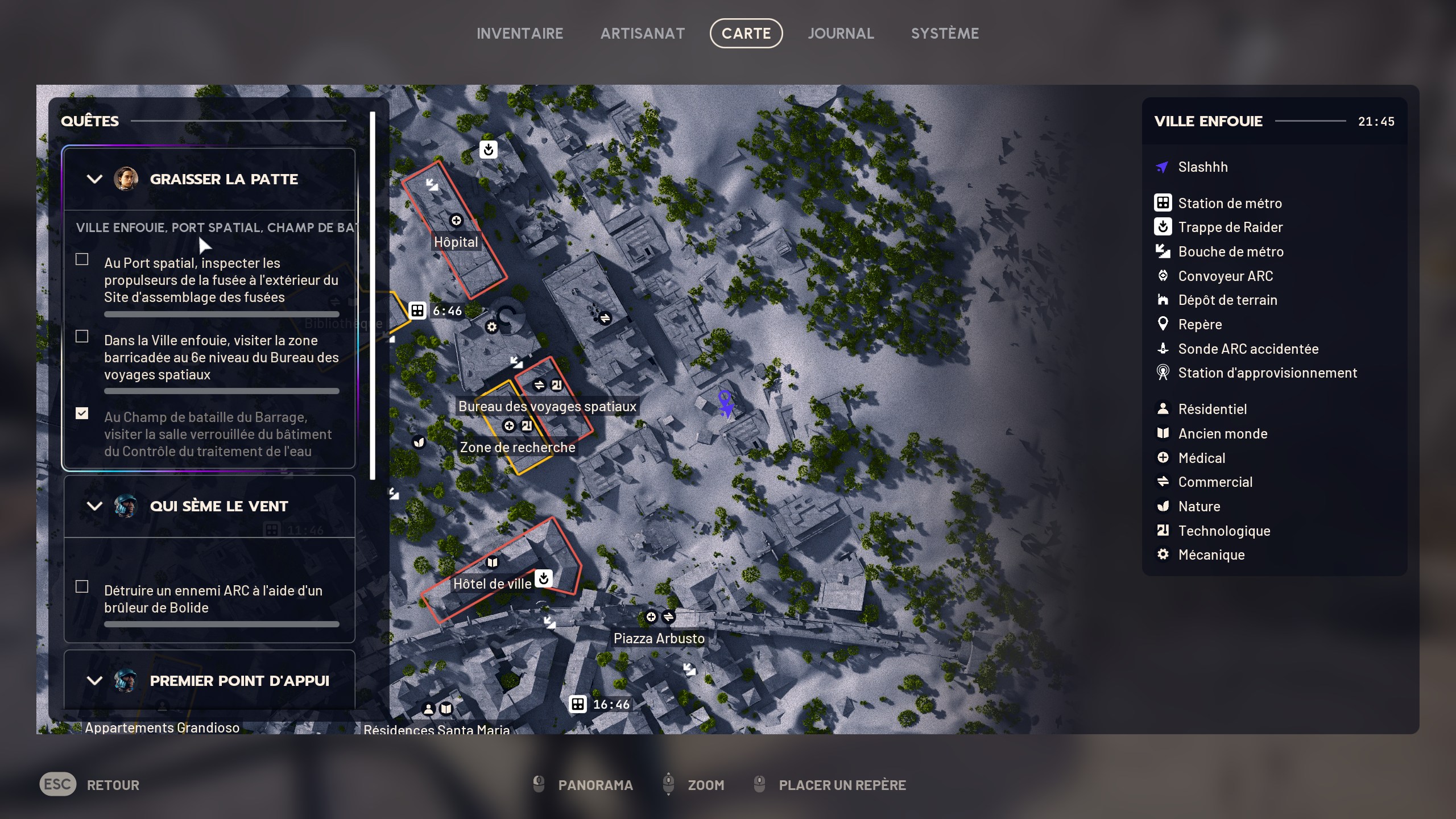Collapse the GRAISSER LA PATTE quest
The width and height of the screenshot is (1456, 819).
(94, 179)
